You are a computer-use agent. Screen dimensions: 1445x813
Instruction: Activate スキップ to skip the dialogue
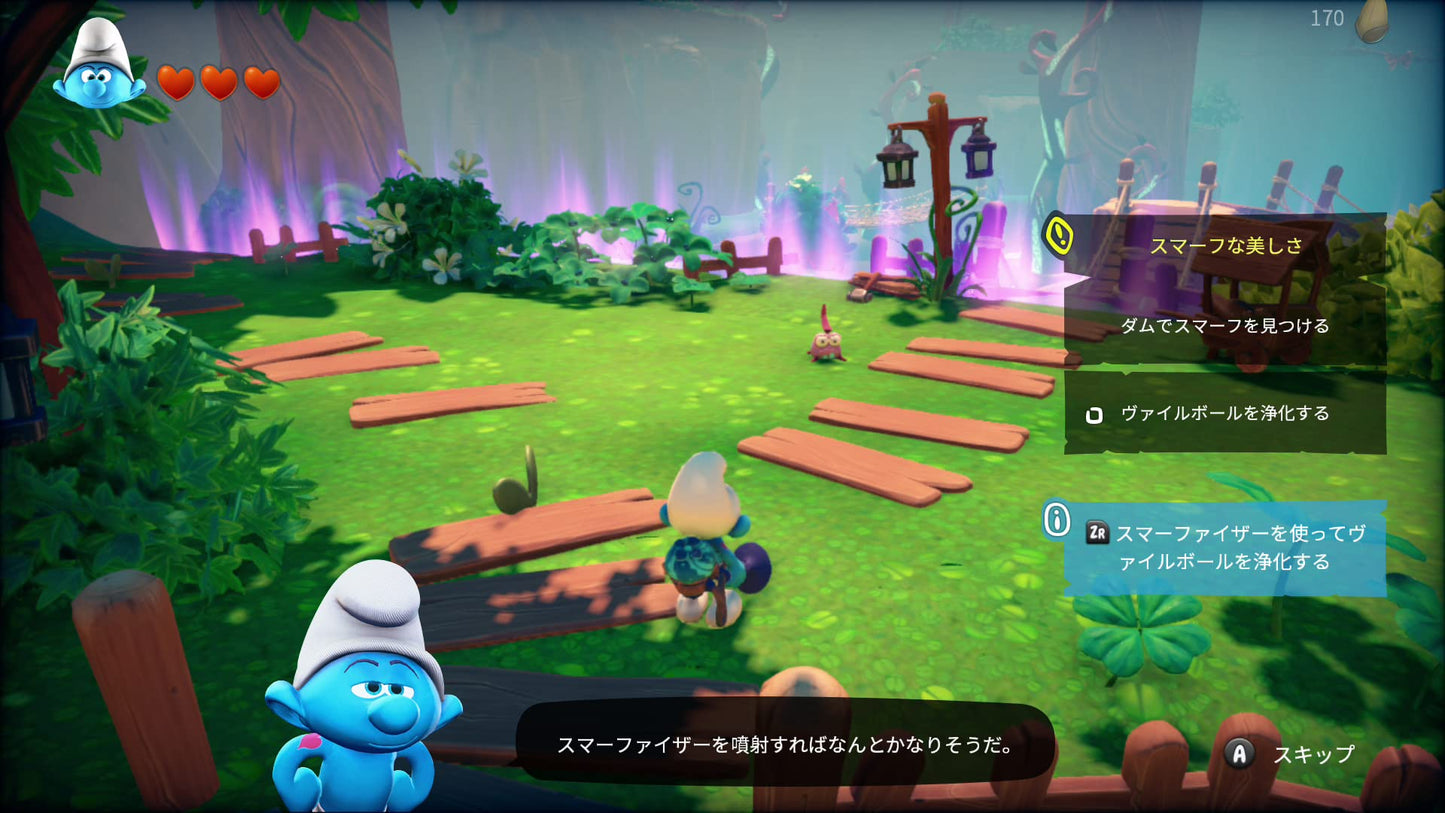[x=1314, y=755]
